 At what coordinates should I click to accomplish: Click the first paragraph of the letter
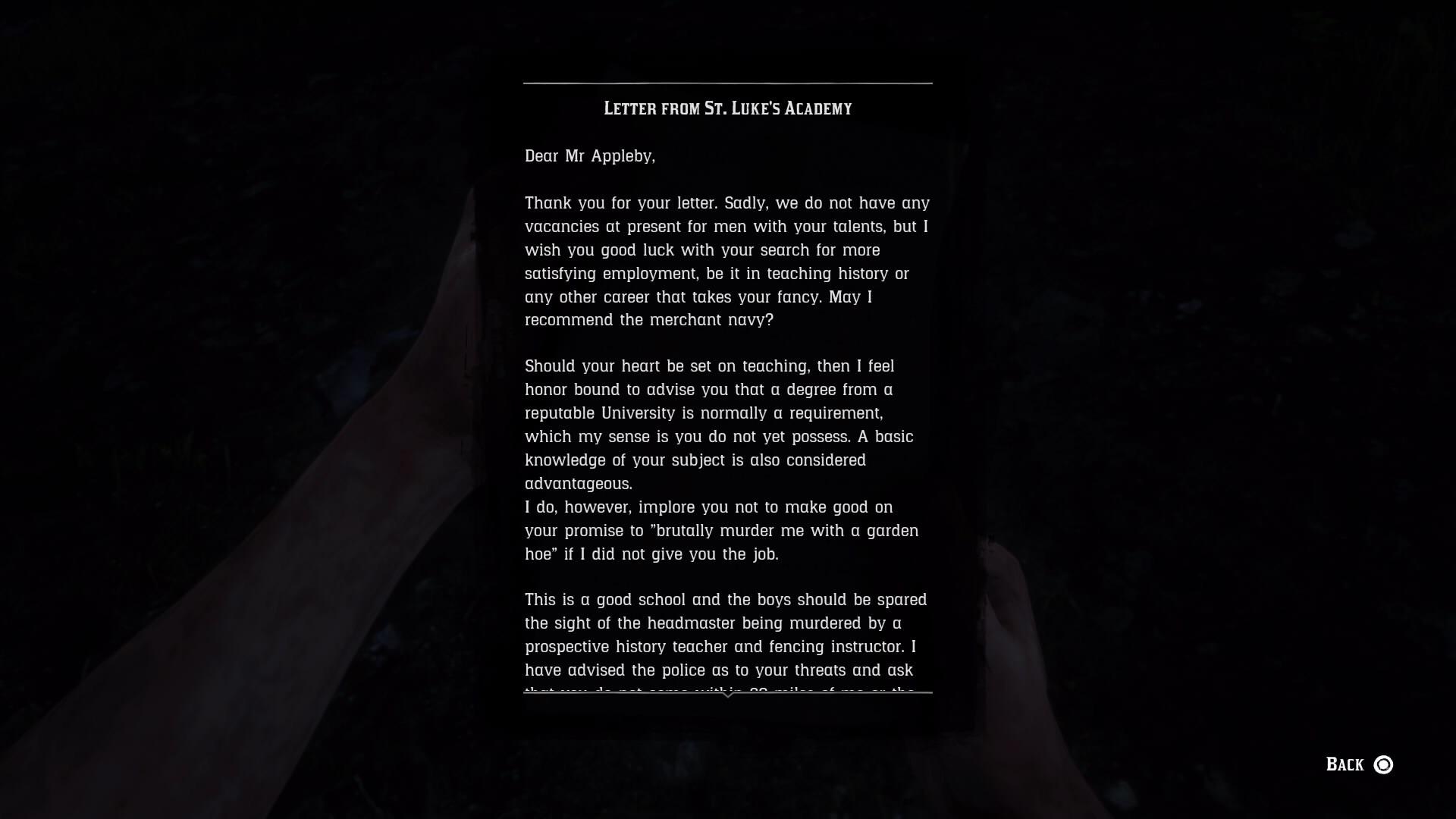point(726,262)
